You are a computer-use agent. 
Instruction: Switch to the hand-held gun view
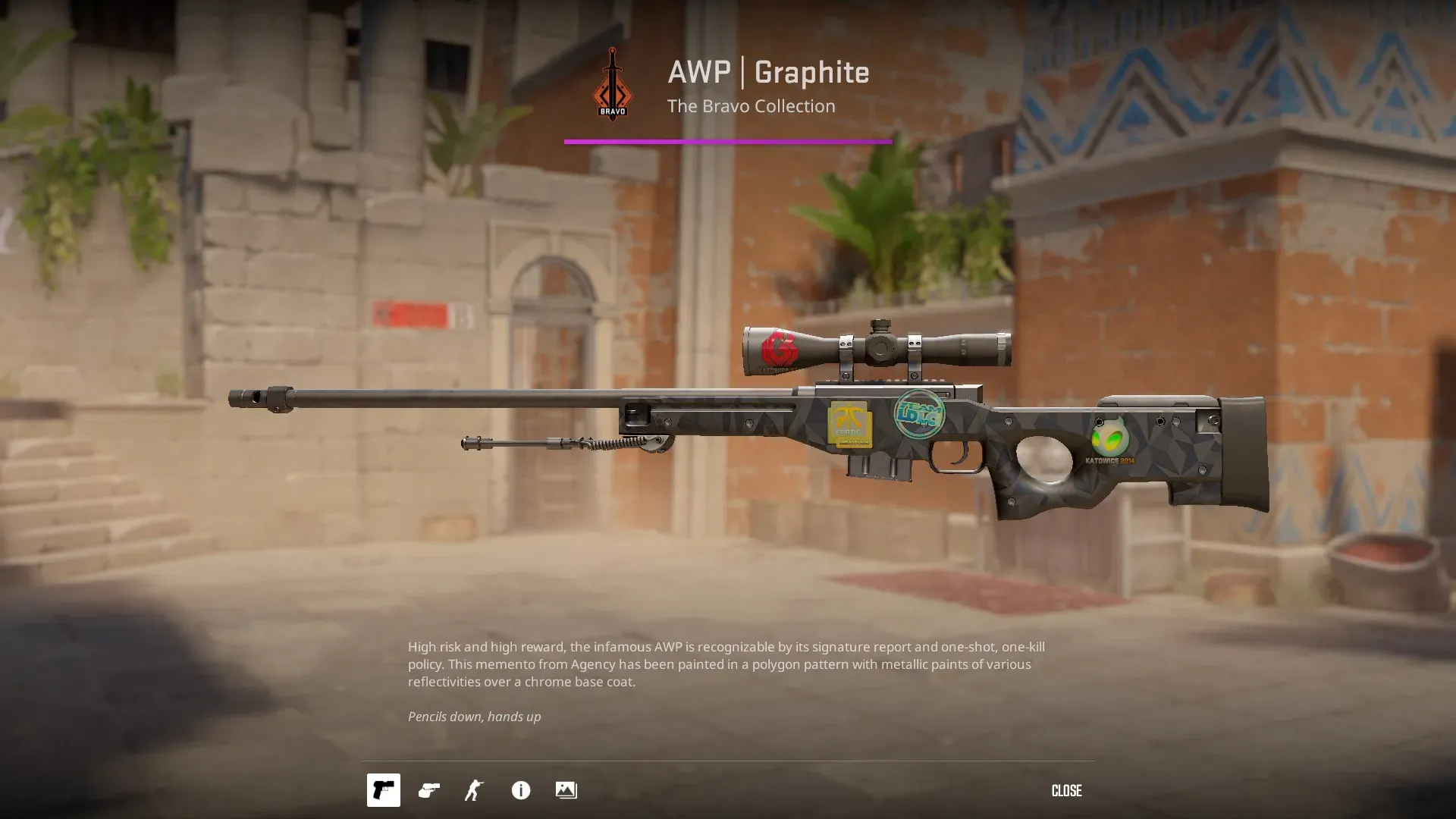pos(429,790)
